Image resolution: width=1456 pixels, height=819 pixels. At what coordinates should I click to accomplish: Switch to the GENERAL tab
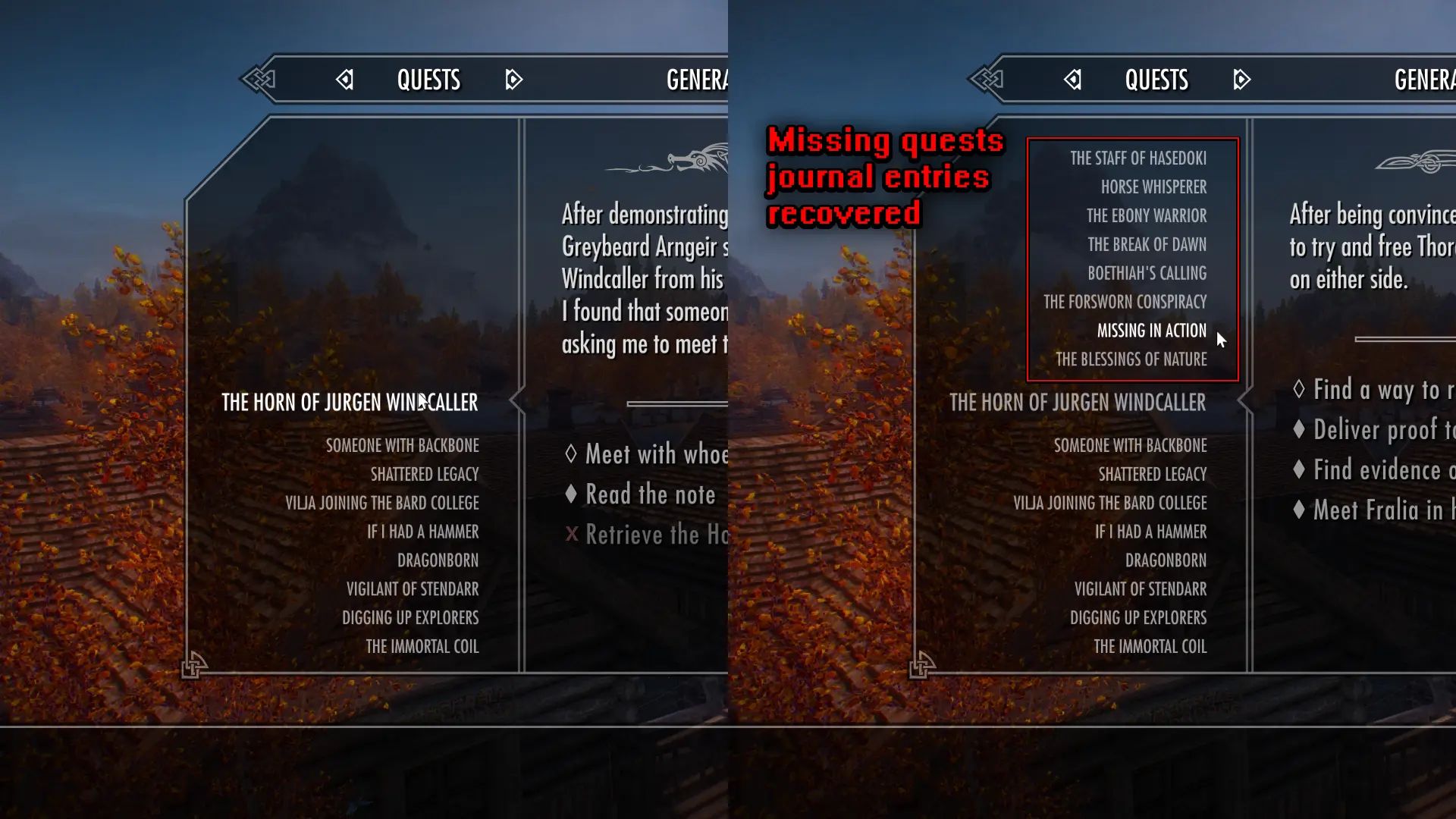pos(696,80)
